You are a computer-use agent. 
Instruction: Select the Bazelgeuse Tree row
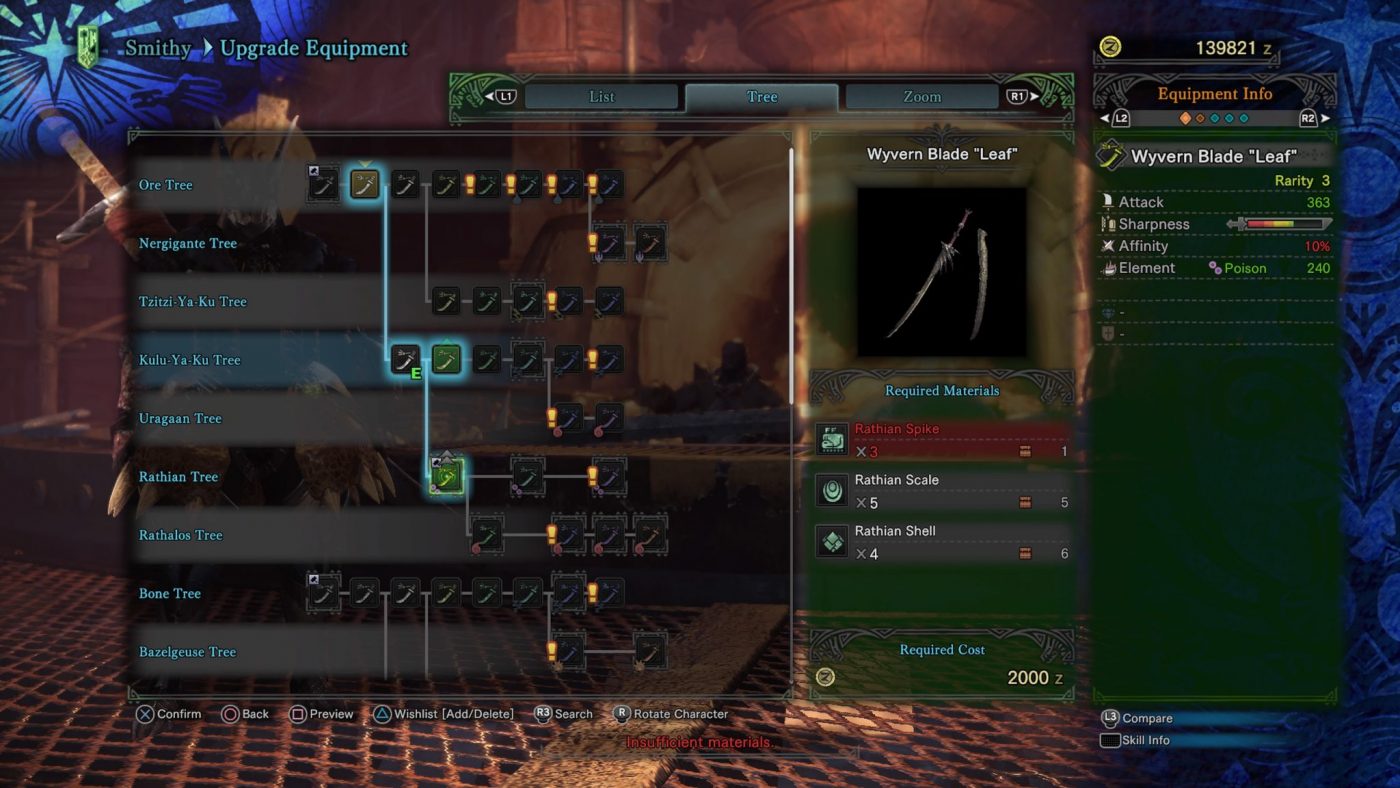coord(187,652)
